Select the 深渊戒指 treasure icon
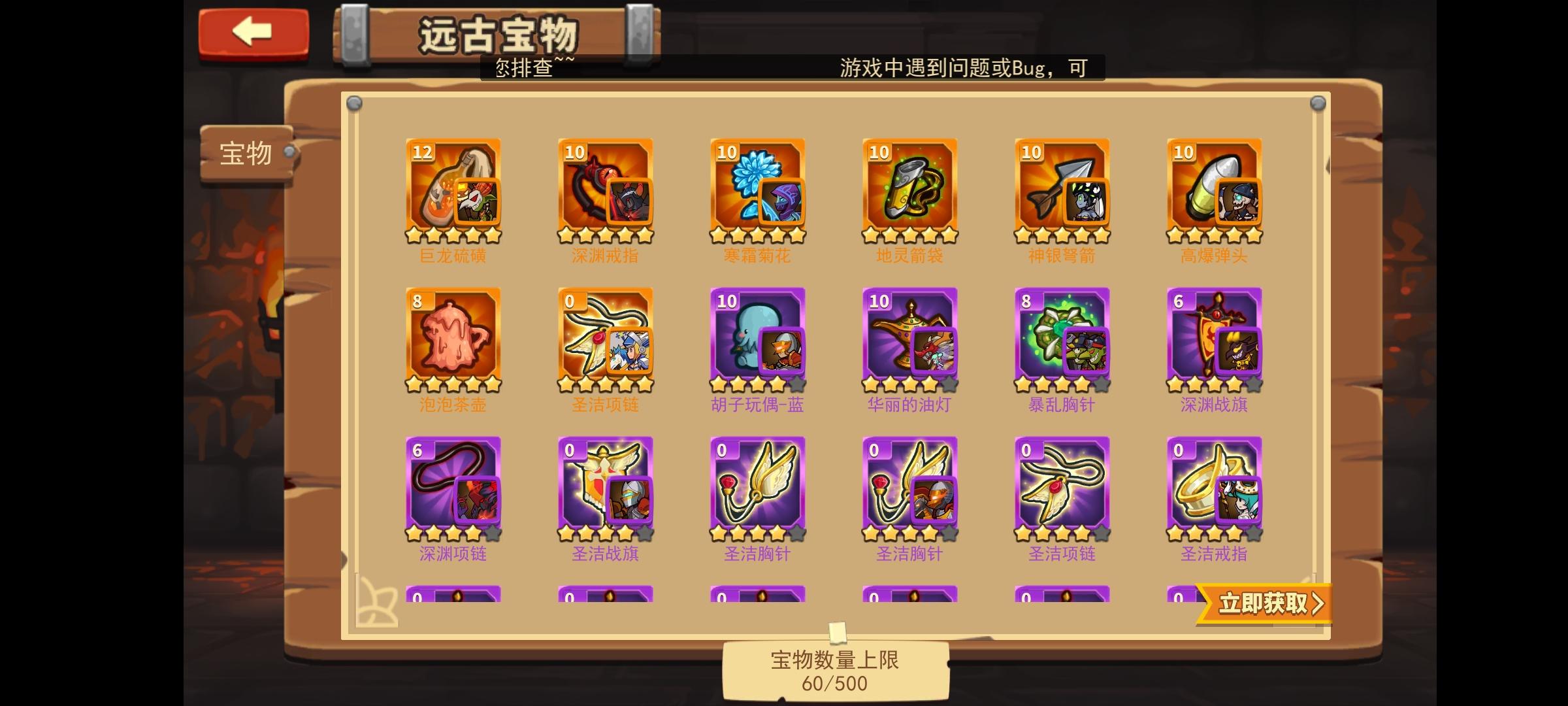The height and width of the screenshot is (706, 1568). (x=606, y=190)
